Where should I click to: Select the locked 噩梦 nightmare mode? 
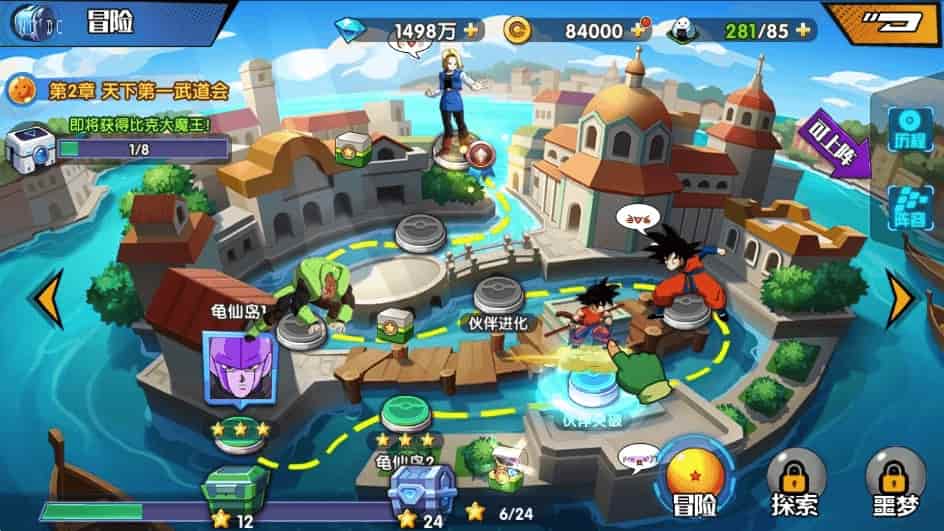894,476
